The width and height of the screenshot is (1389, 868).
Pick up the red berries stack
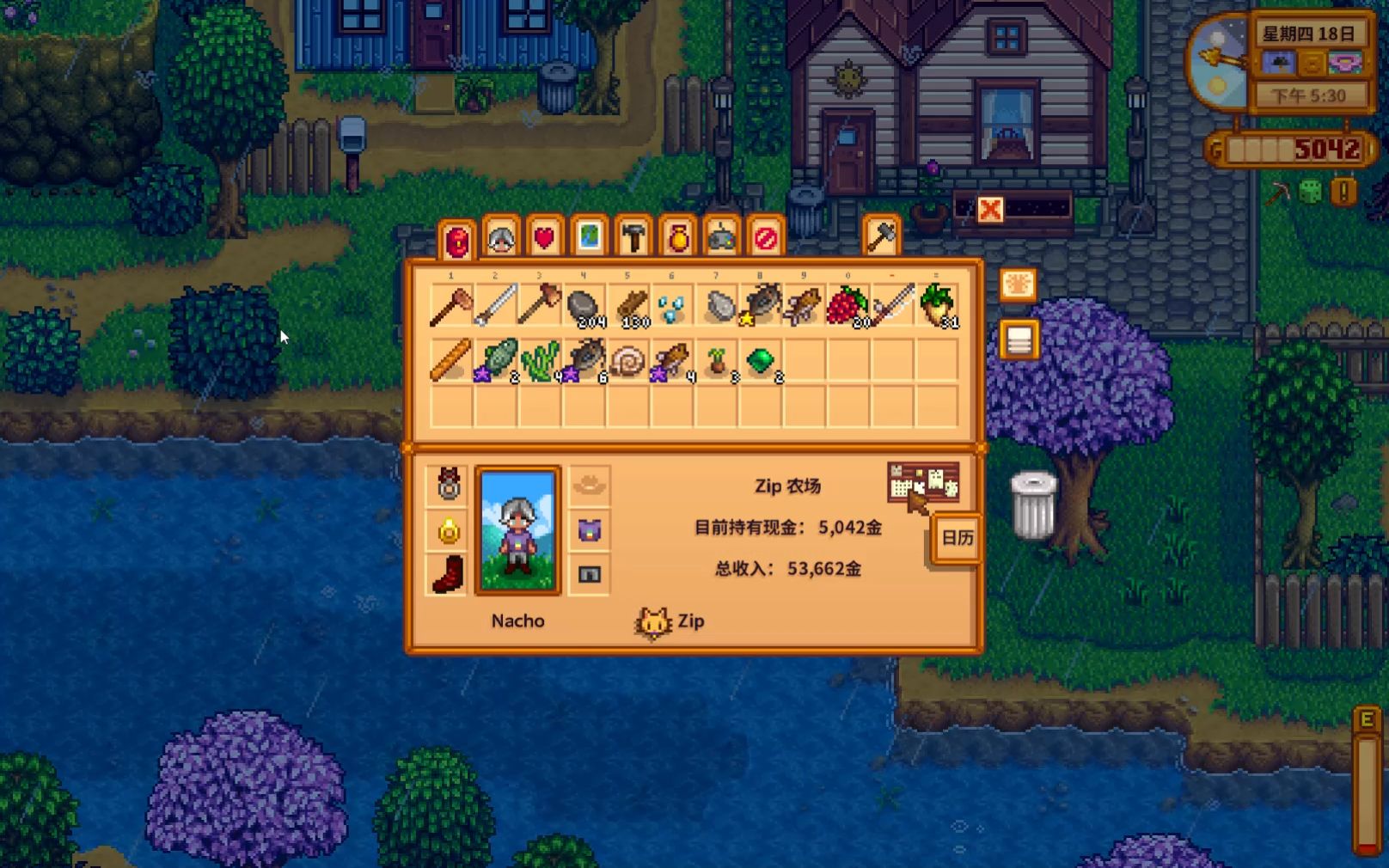coord(847,307)
